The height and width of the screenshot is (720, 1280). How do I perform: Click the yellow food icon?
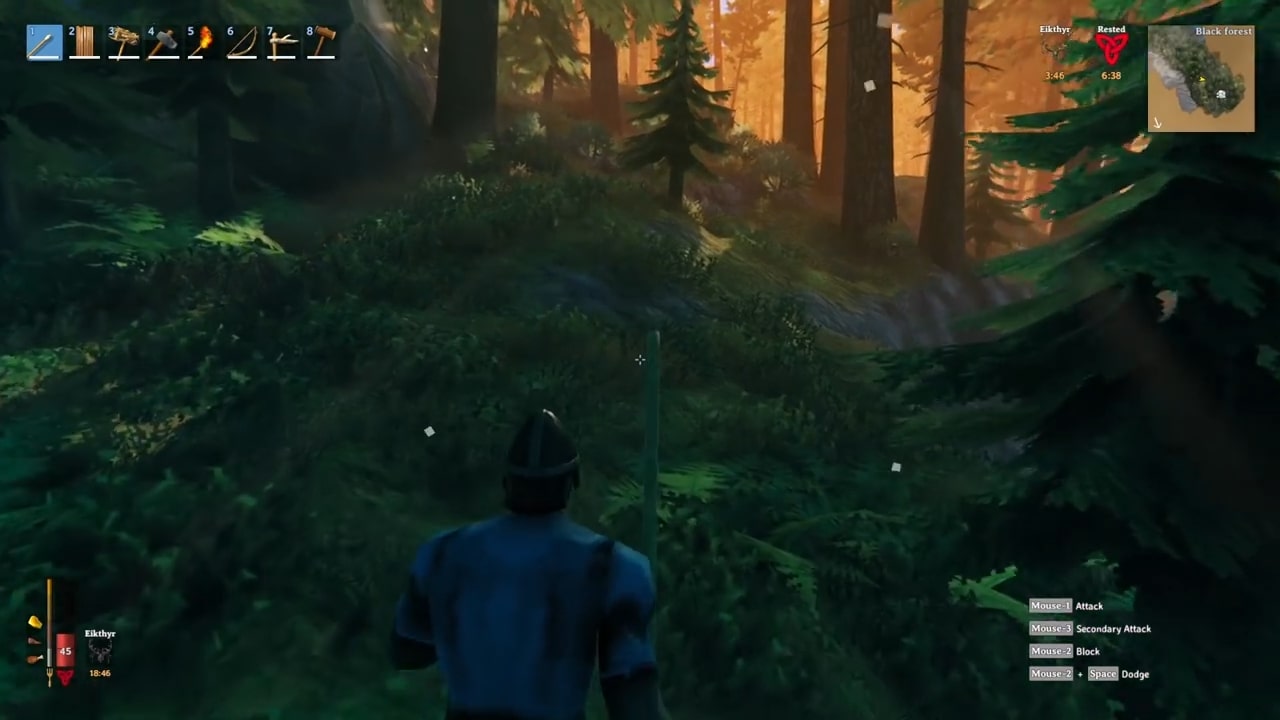[x=35, y=622]
